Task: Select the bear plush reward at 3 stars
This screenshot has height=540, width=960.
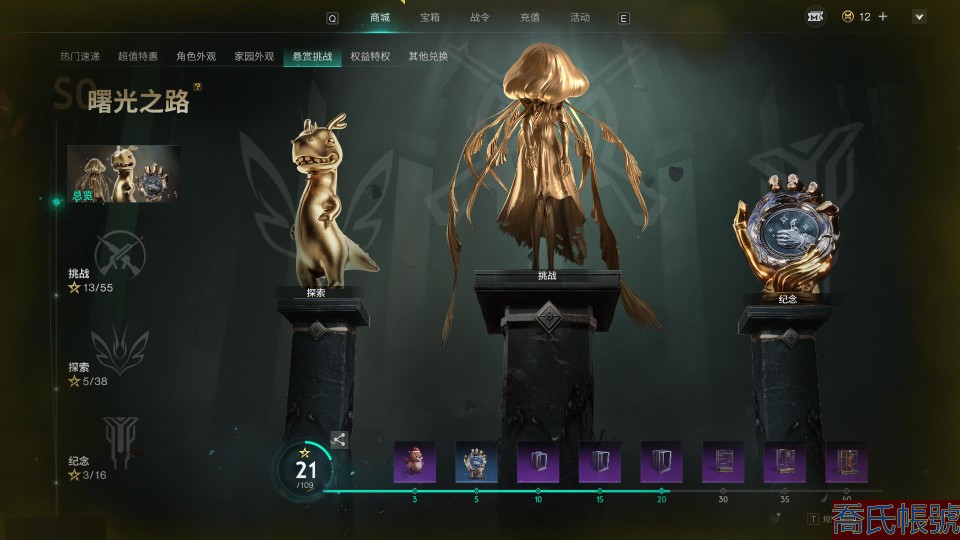Action: click(414, 462)
